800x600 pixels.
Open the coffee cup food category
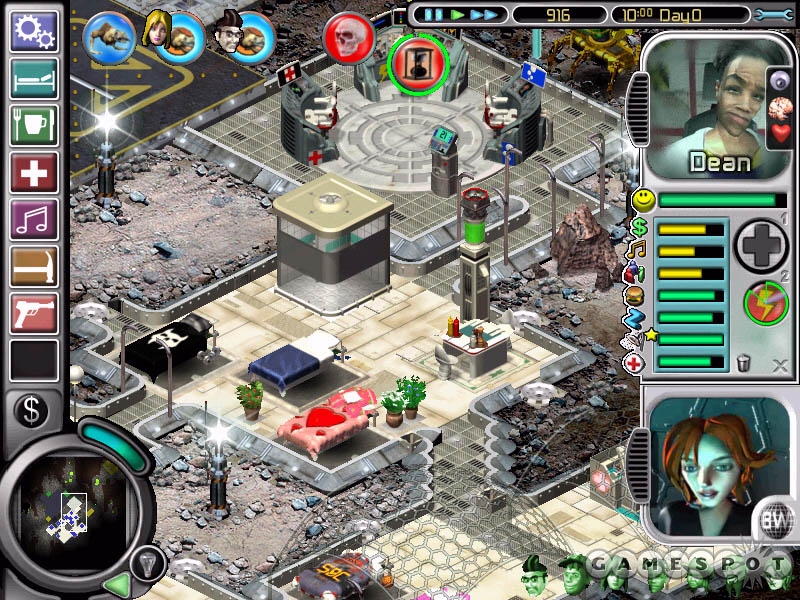34,126
